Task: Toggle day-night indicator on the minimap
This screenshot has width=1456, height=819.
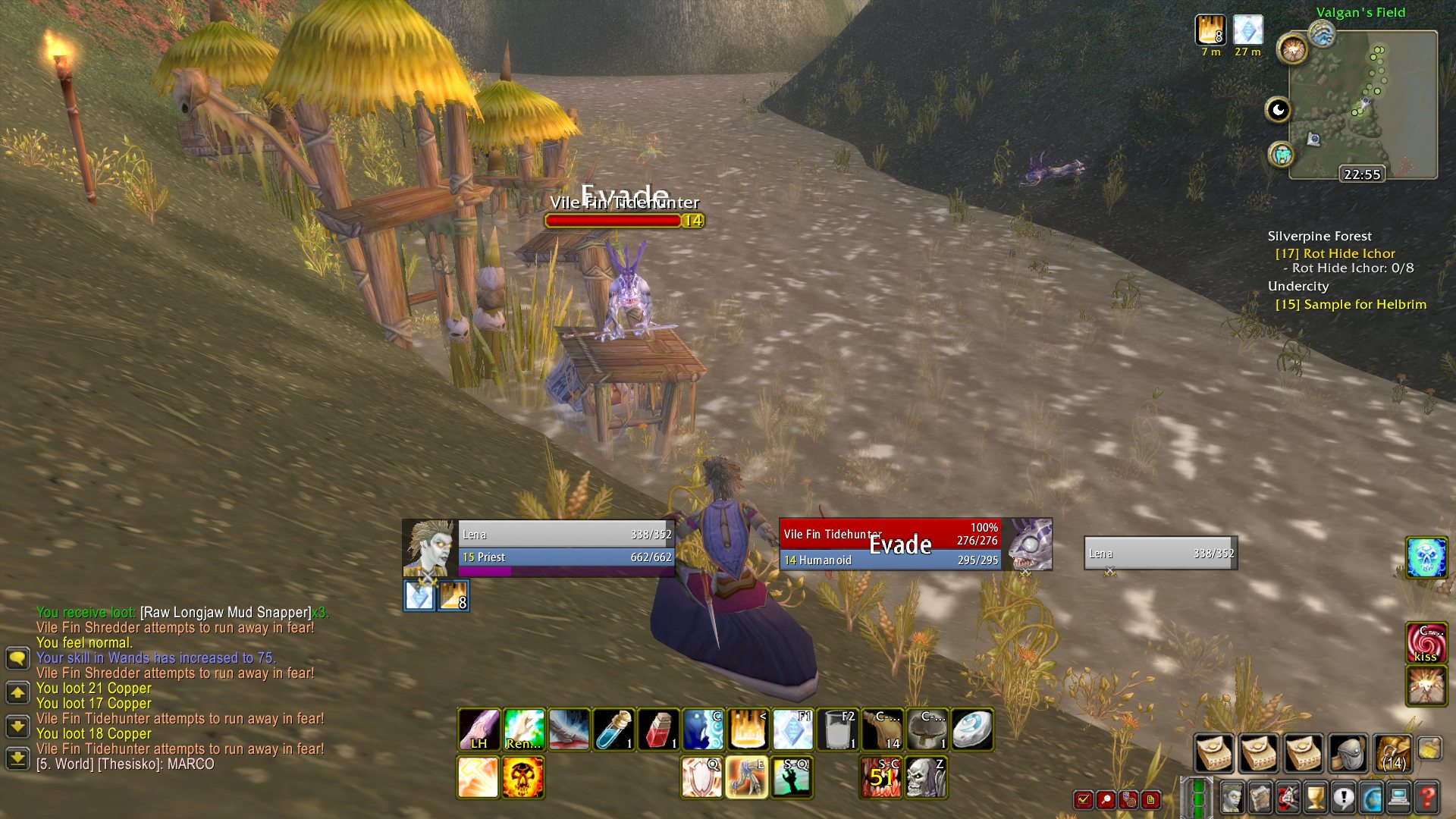Action: [x=1278, y=110]
